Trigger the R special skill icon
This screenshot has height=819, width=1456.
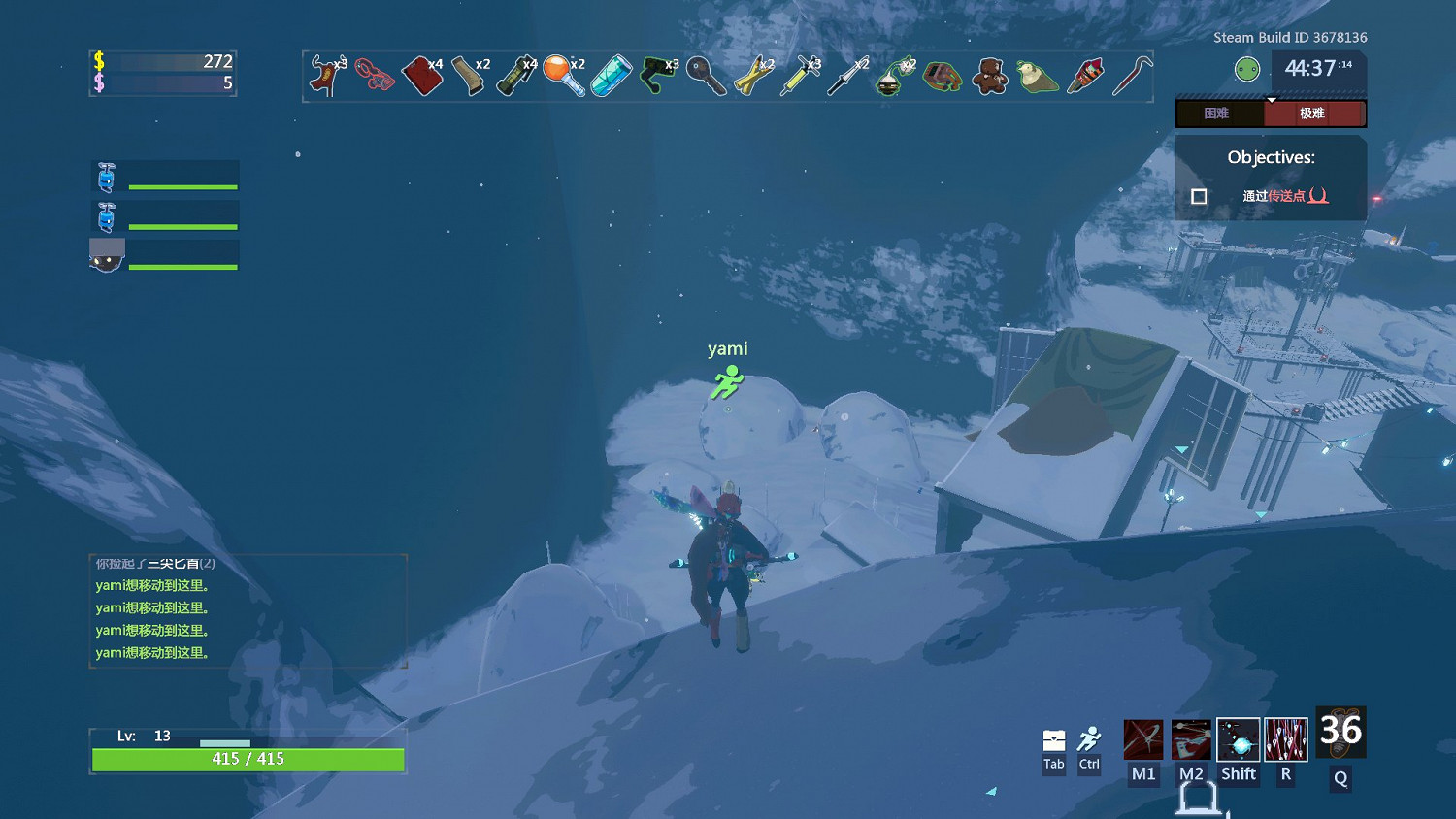[x=1286, y=739]
